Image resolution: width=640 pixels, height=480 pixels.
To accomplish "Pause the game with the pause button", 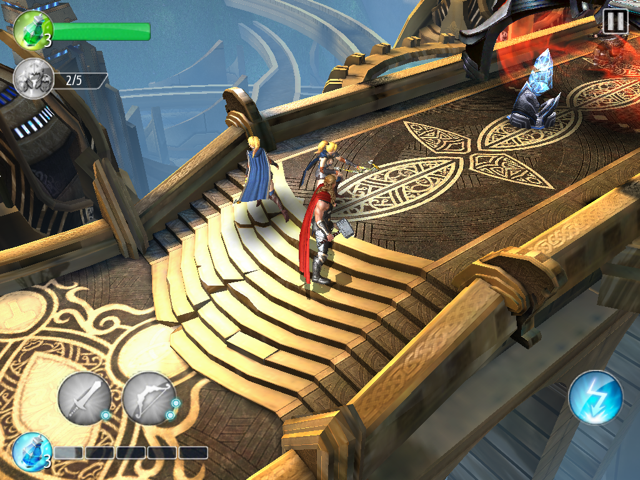I will 616,19.
